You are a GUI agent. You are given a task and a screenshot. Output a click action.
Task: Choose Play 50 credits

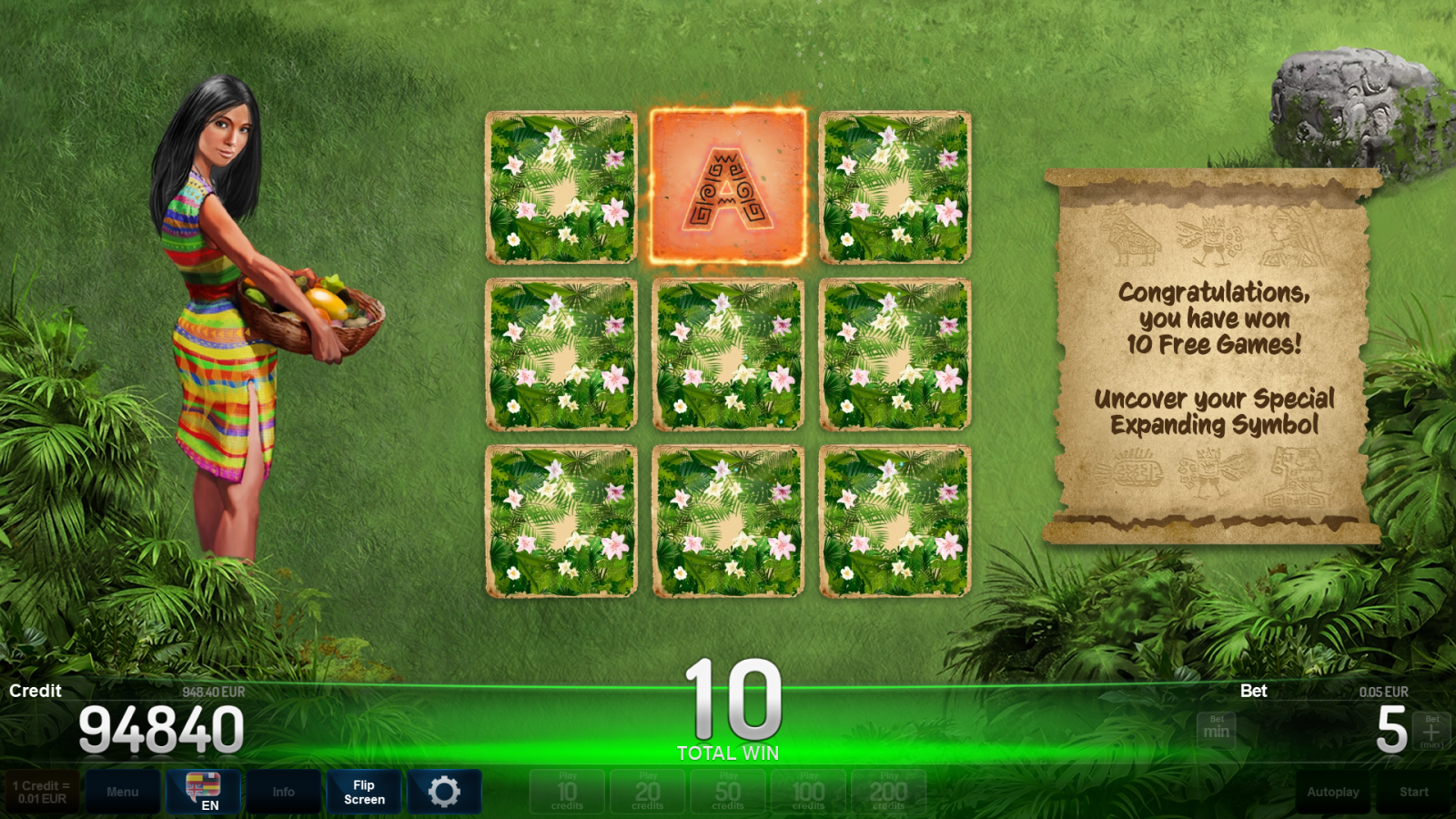pyautogui.click(x=726, y=792)
